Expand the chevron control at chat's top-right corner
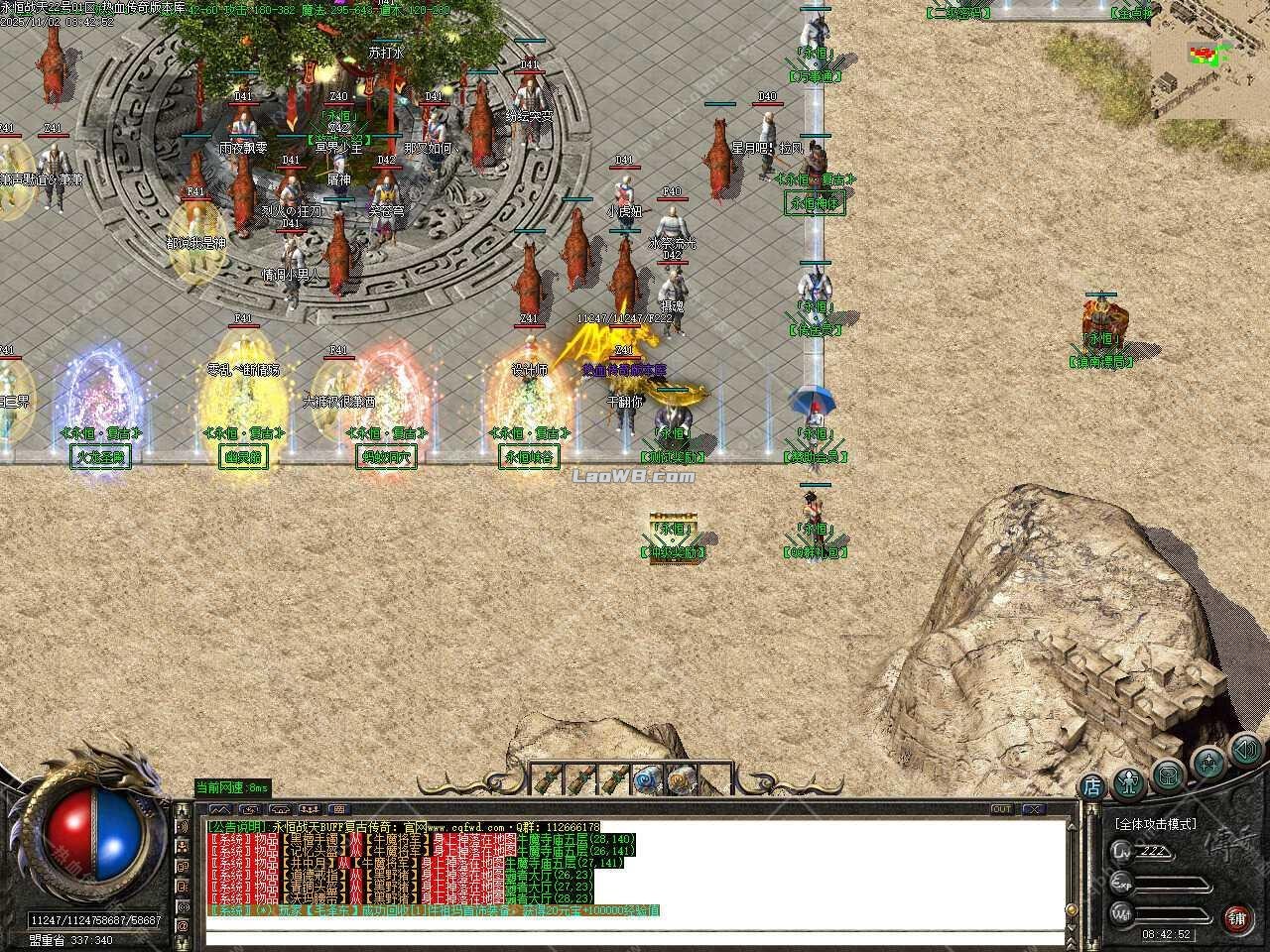 pos(1072,826)
